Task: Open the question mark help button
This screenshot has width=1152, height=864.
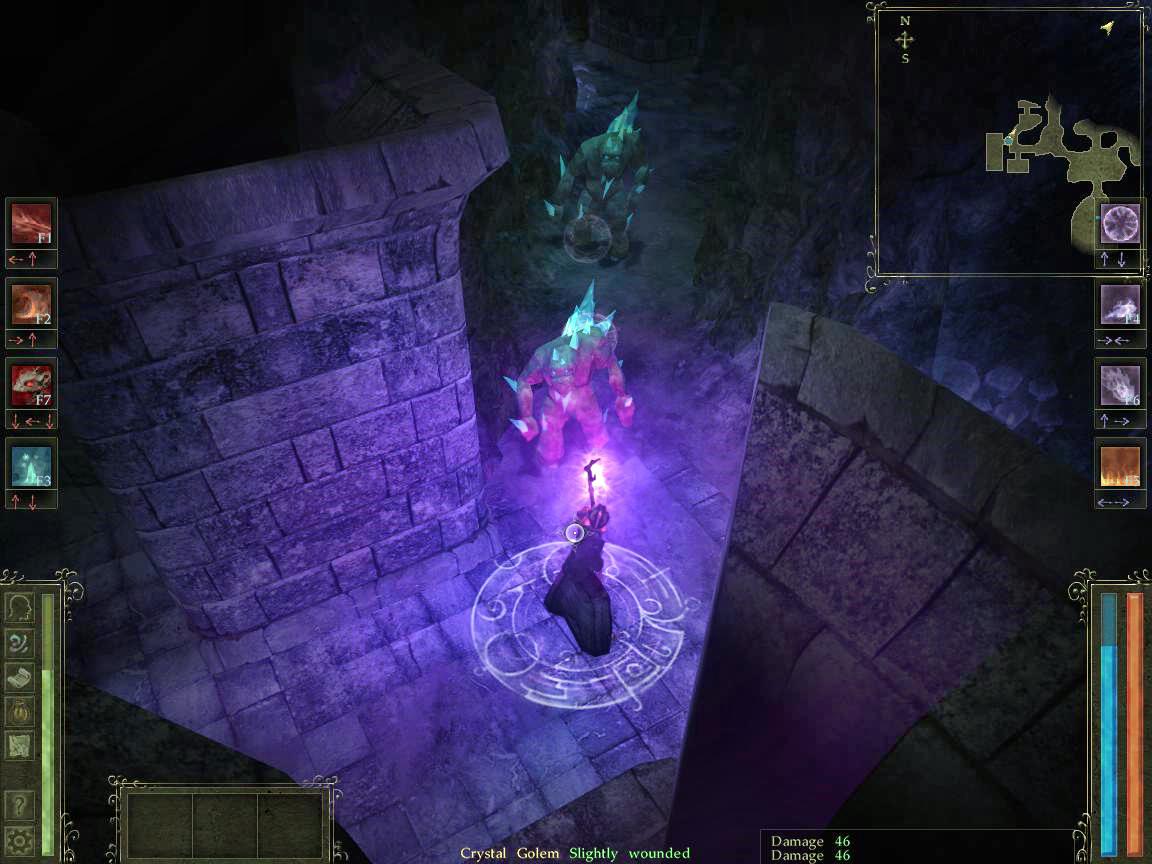Action: pyautogui.click(x=20, y=804)
